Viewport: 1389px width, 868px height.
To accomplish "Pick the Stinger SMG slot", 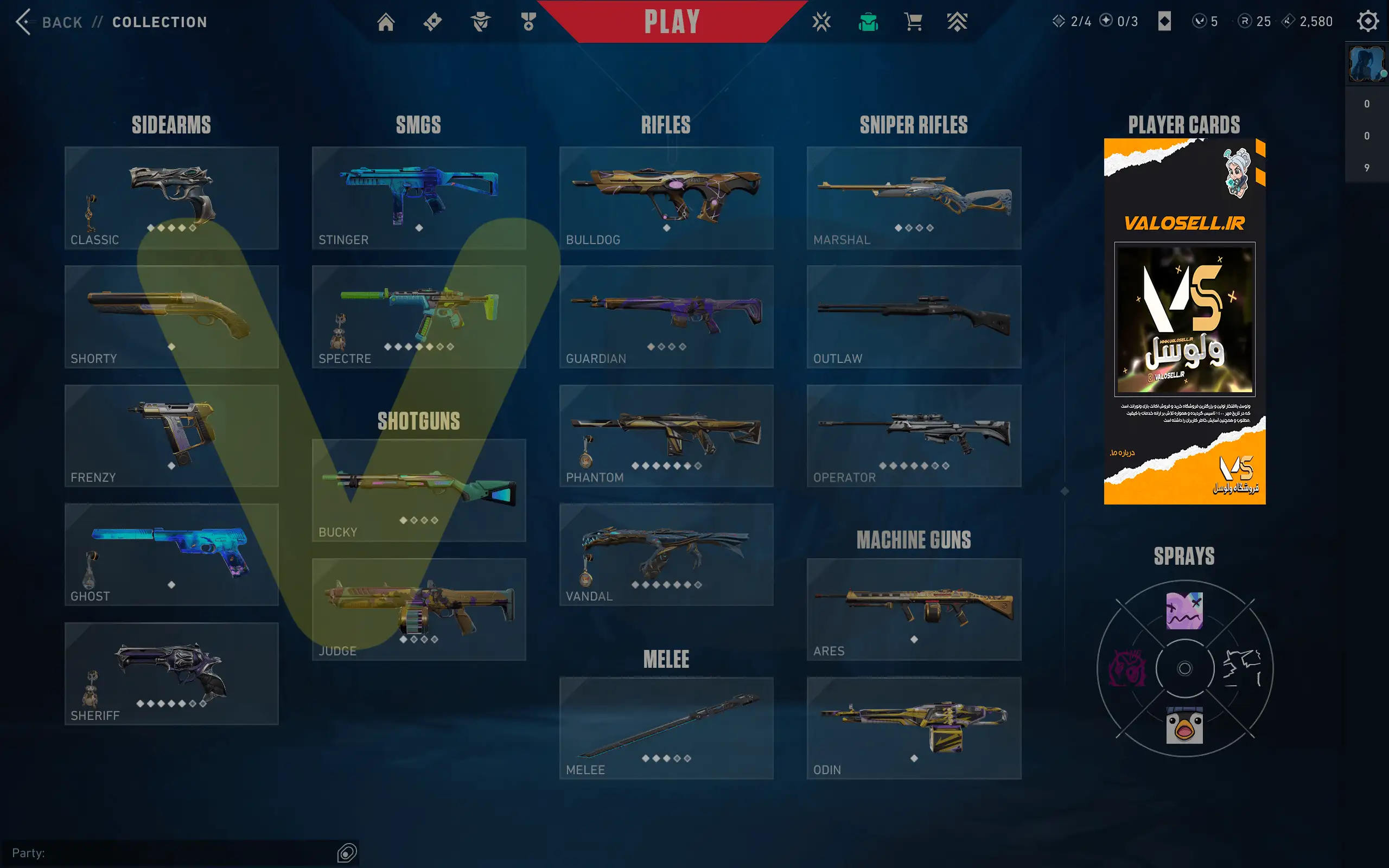I will point(418,198).
